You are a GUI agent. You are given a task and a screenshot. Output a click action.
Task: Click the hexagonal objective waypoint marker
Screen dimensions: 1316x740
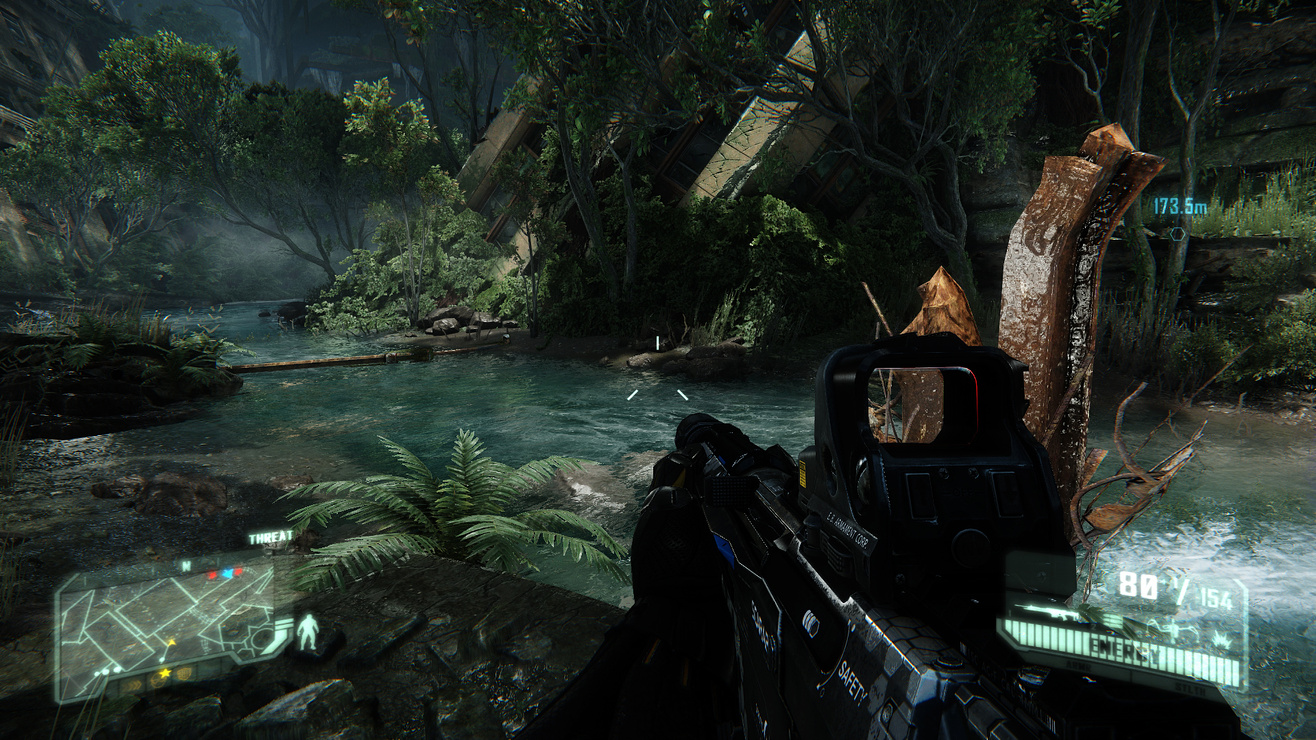(1178, 233)
